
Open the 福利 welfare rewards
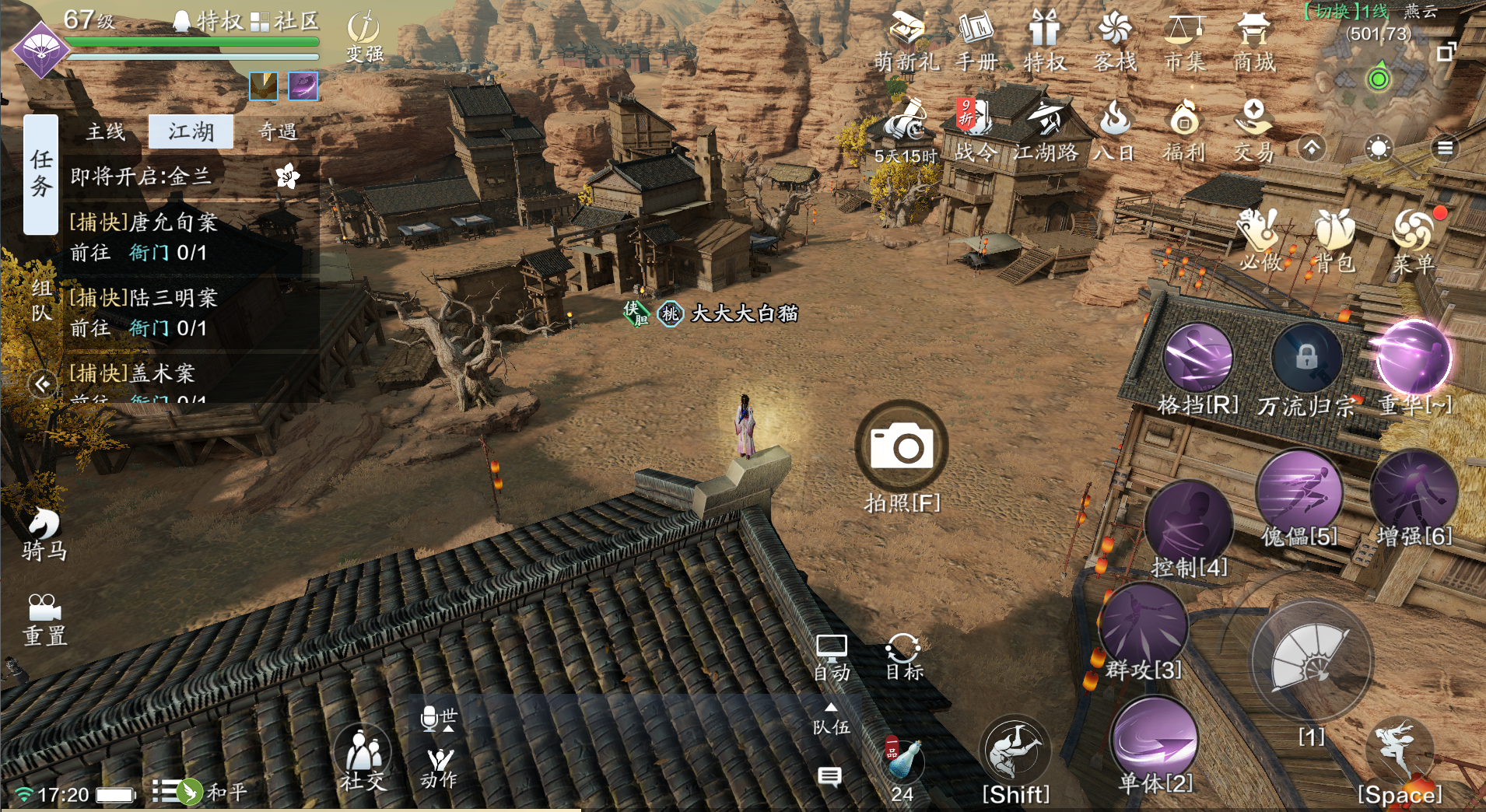[1184, 131]
